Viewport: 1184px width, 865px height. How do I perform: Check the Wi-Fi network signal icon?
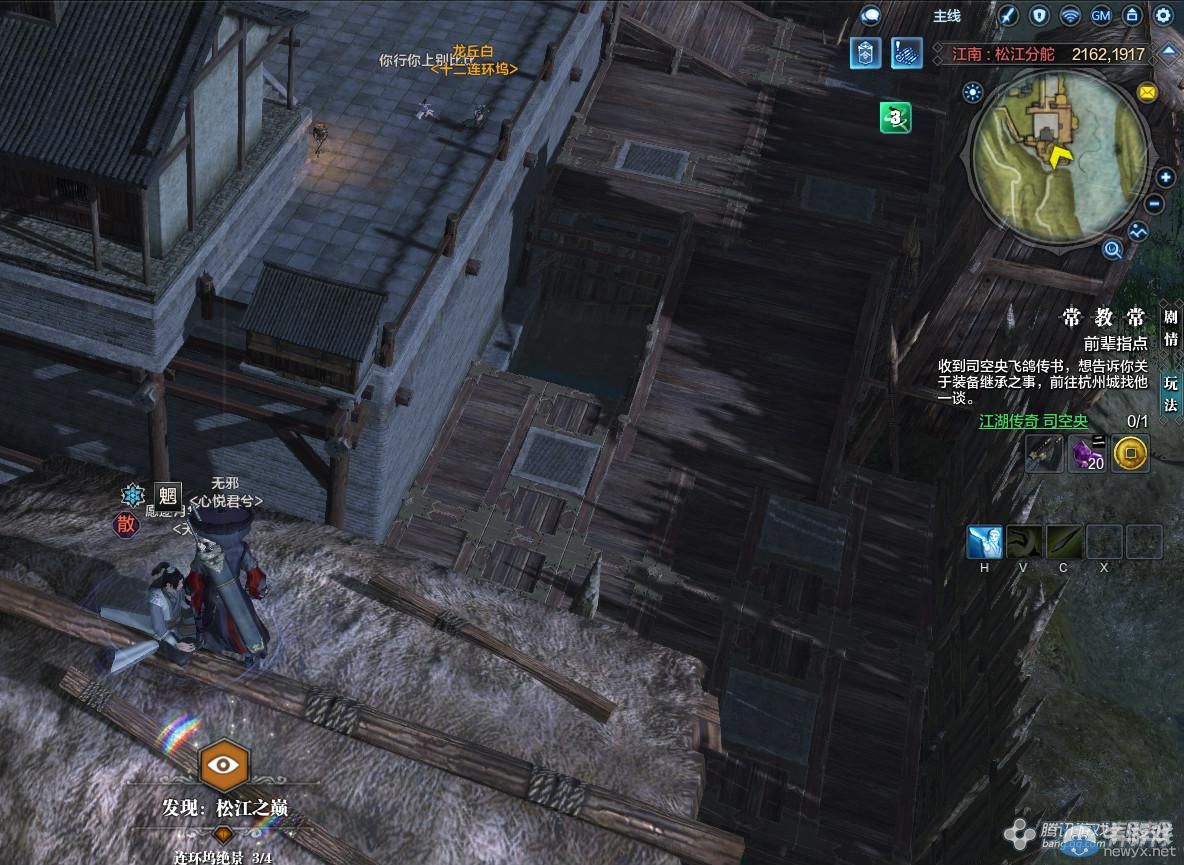[x=1070, y=16]
